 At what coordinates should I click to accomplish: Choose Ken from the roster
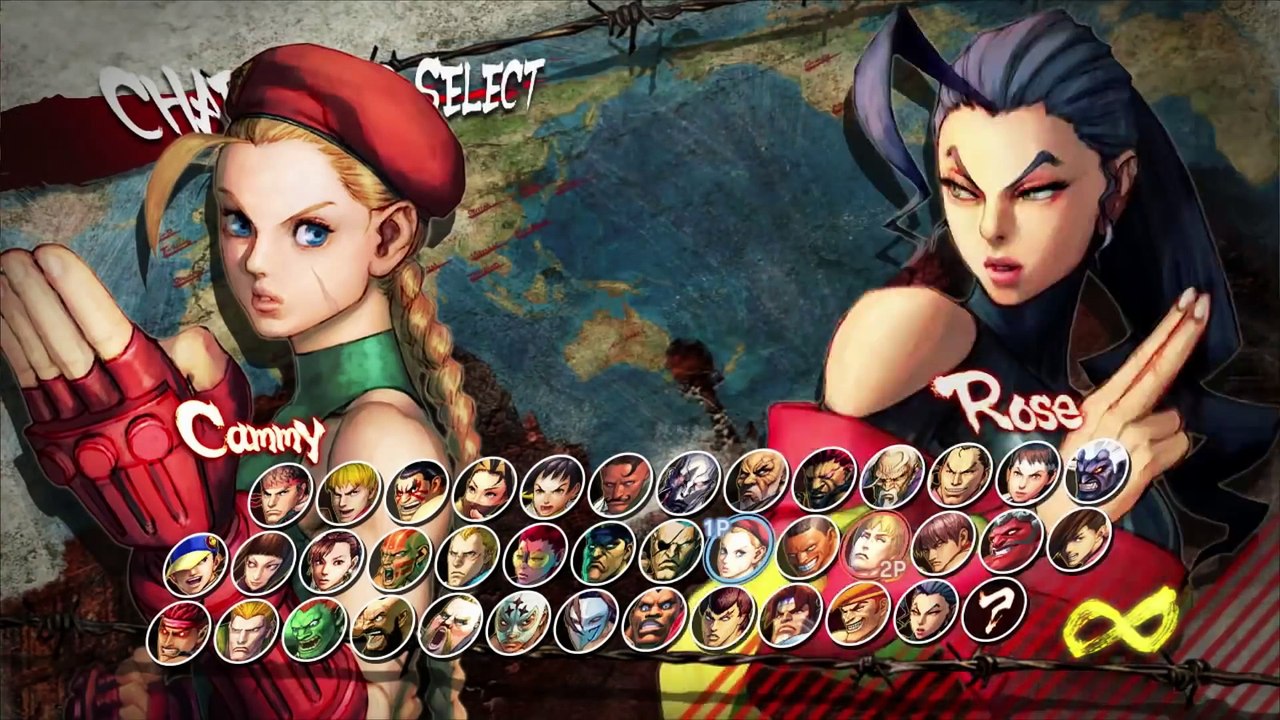[348, 493]
